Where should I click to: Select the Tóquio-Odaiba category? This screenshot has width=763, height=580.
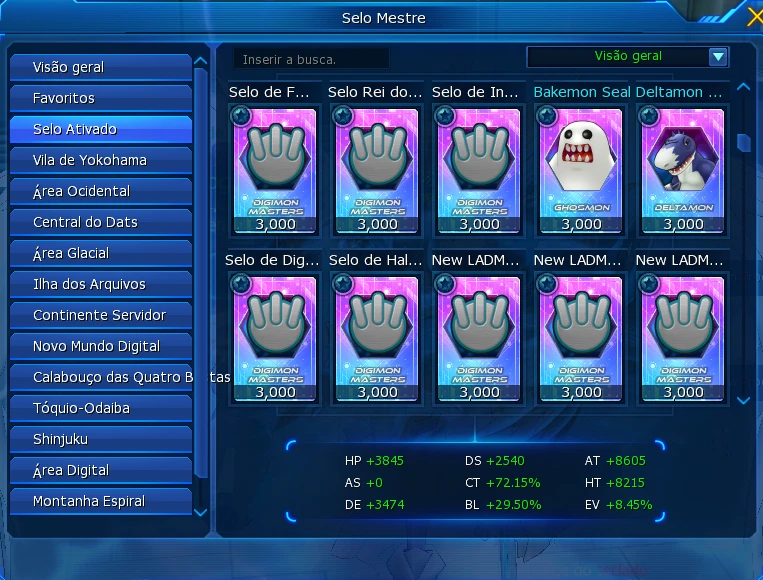(x=100, y=408)
